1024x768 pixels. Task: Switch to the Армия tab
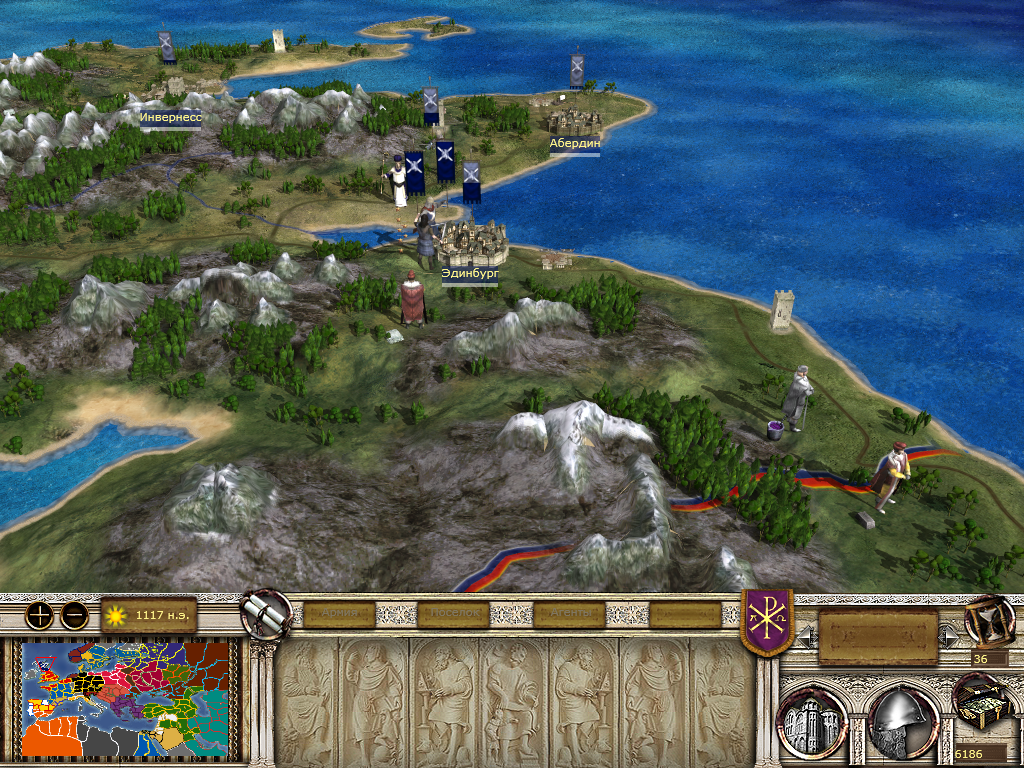click(338, 614)
